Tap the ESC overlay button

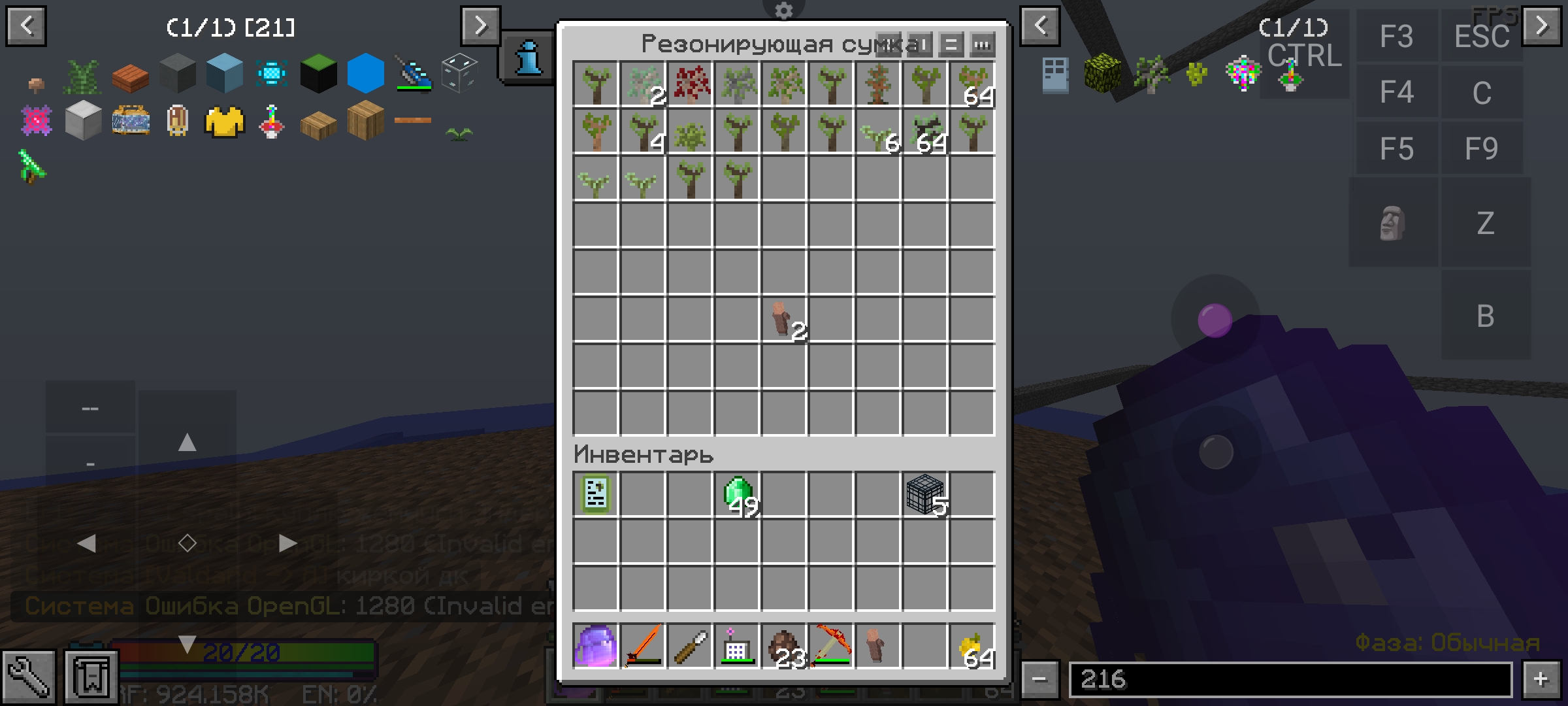[x=1481, y=36]
